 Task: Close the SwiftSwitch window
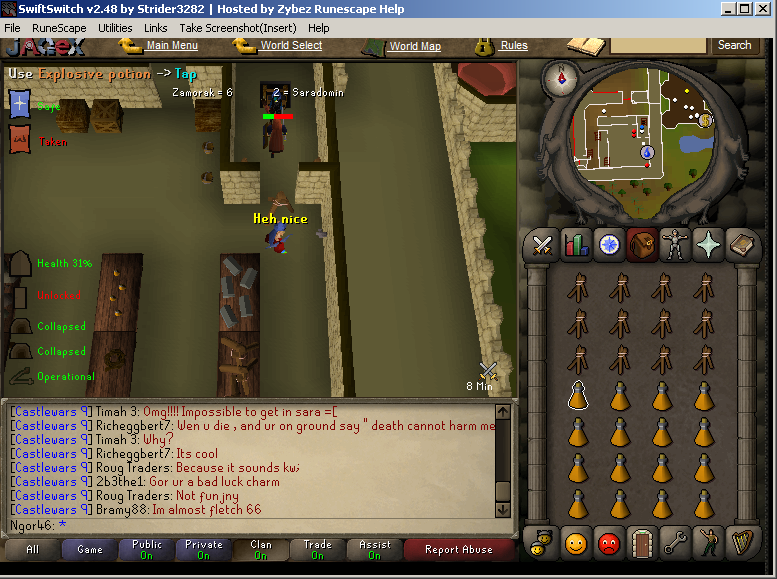point(762,8)
